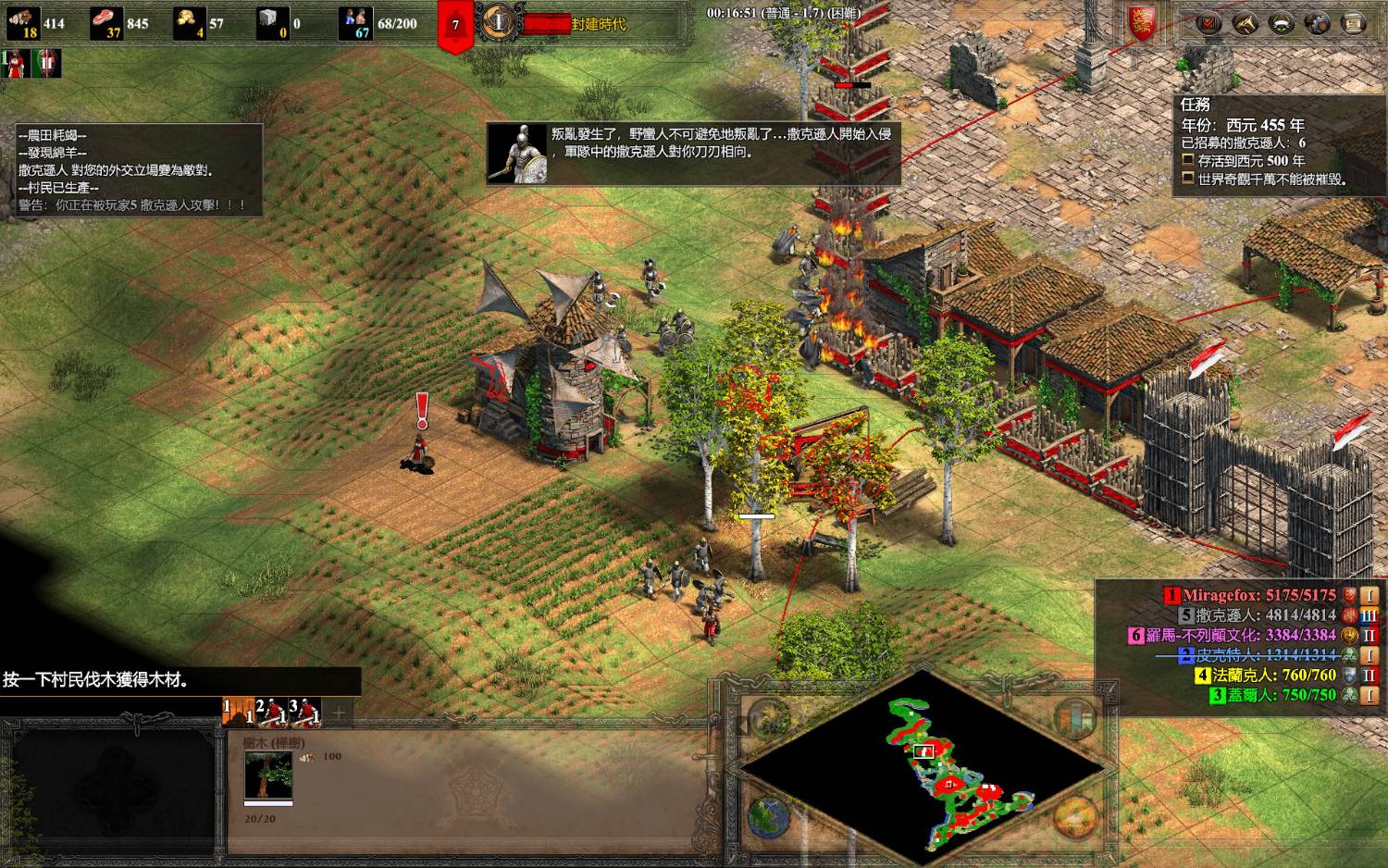Open the objectives checkmark button
The height and width of the screenshot is (868, 1388).
(x=1208, y=23)
